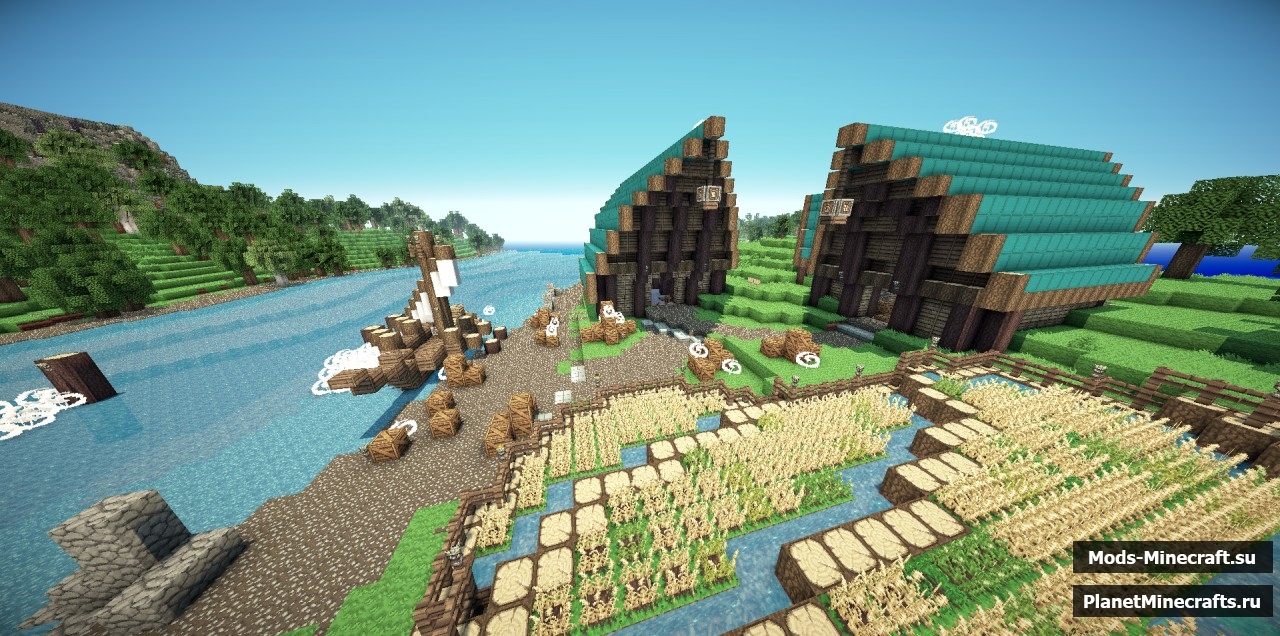Click the Mods-Minecraft.su watermark label
Screen dimensions: 1280x636
click(x=1172, y=557)
